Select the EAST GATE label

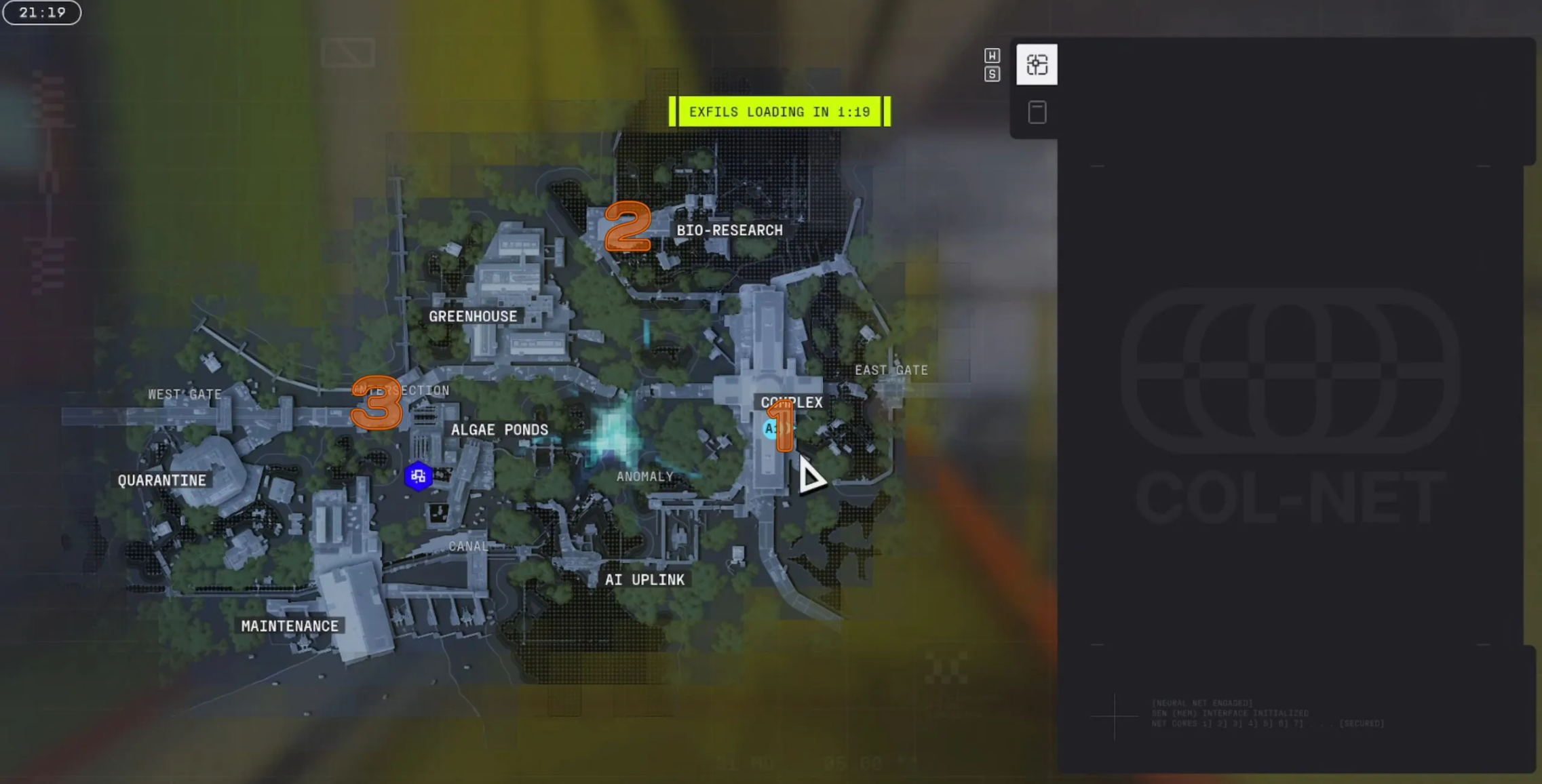tap(891, 370)
